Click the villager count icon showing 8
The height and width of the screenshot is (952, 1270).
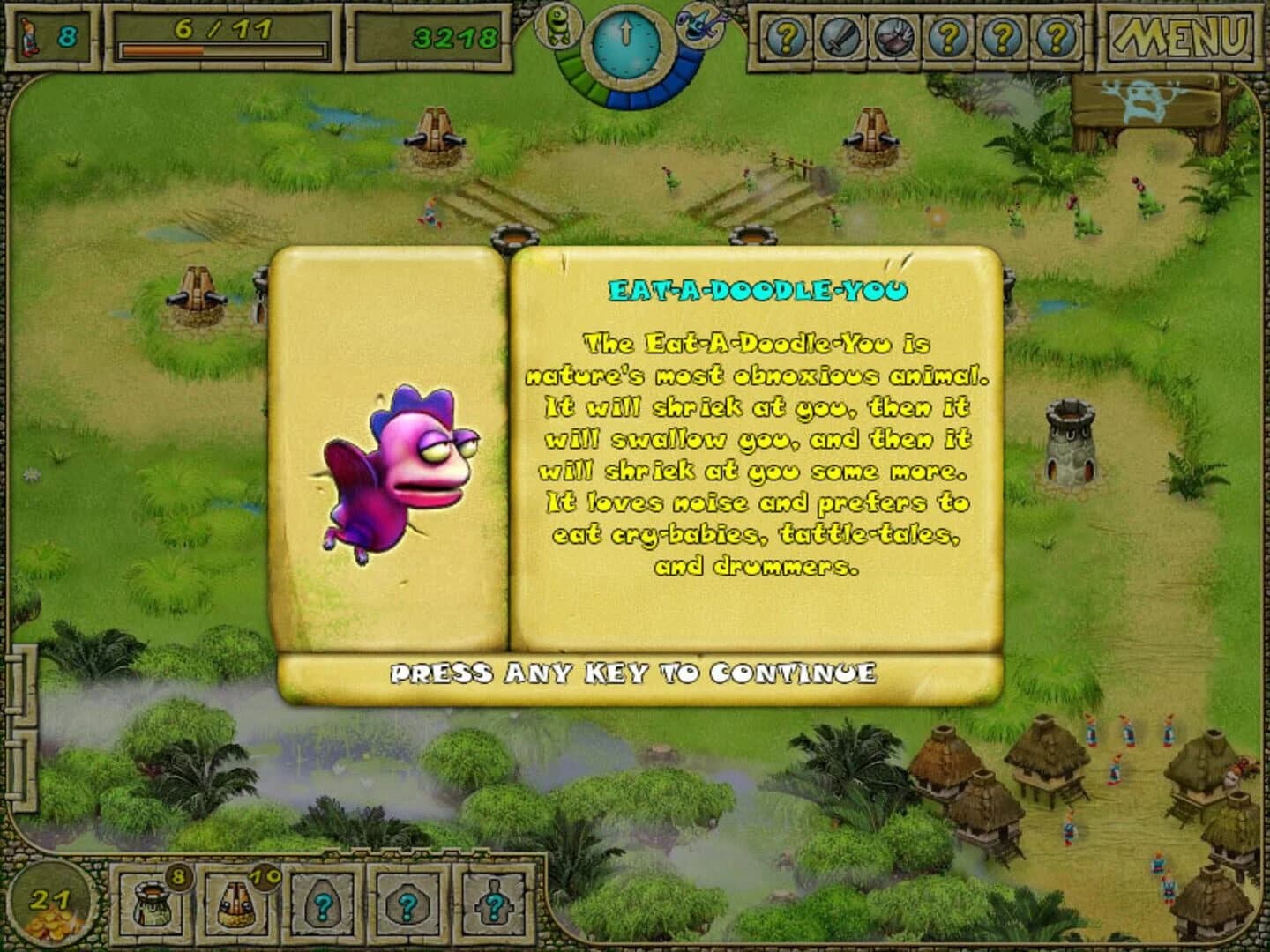coord(49,35)
